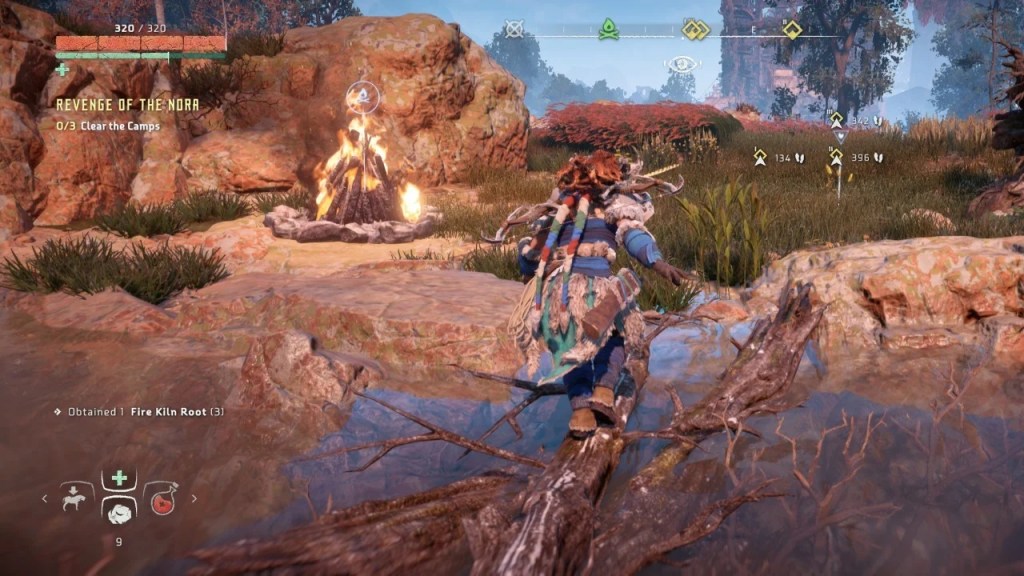Select the health potion flask slot
This screenshot has width=1024, height=576.
click(x=160, y=498)
